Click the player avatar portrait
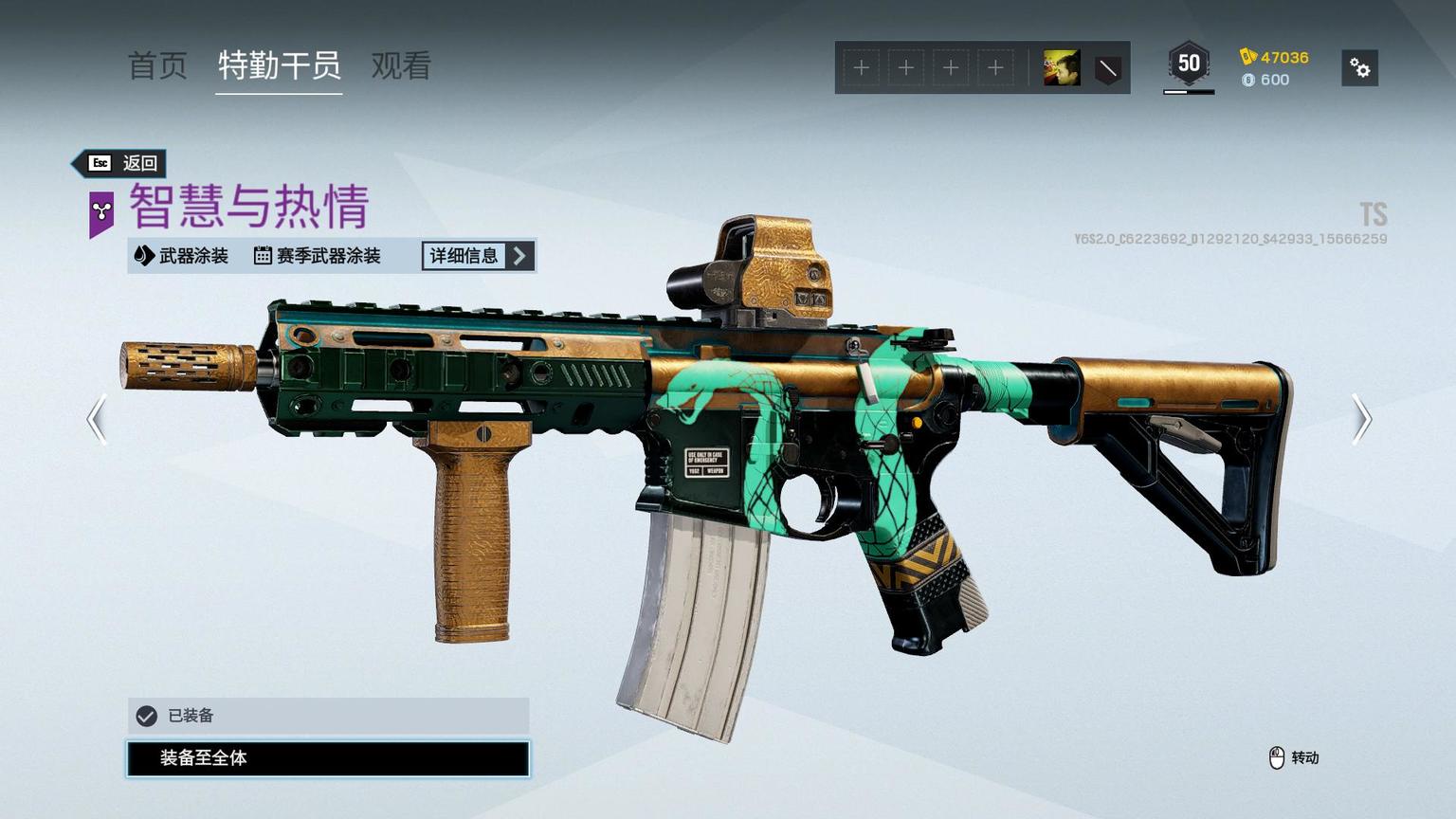The image size is (1456, 819). [x=1062, y=68]
